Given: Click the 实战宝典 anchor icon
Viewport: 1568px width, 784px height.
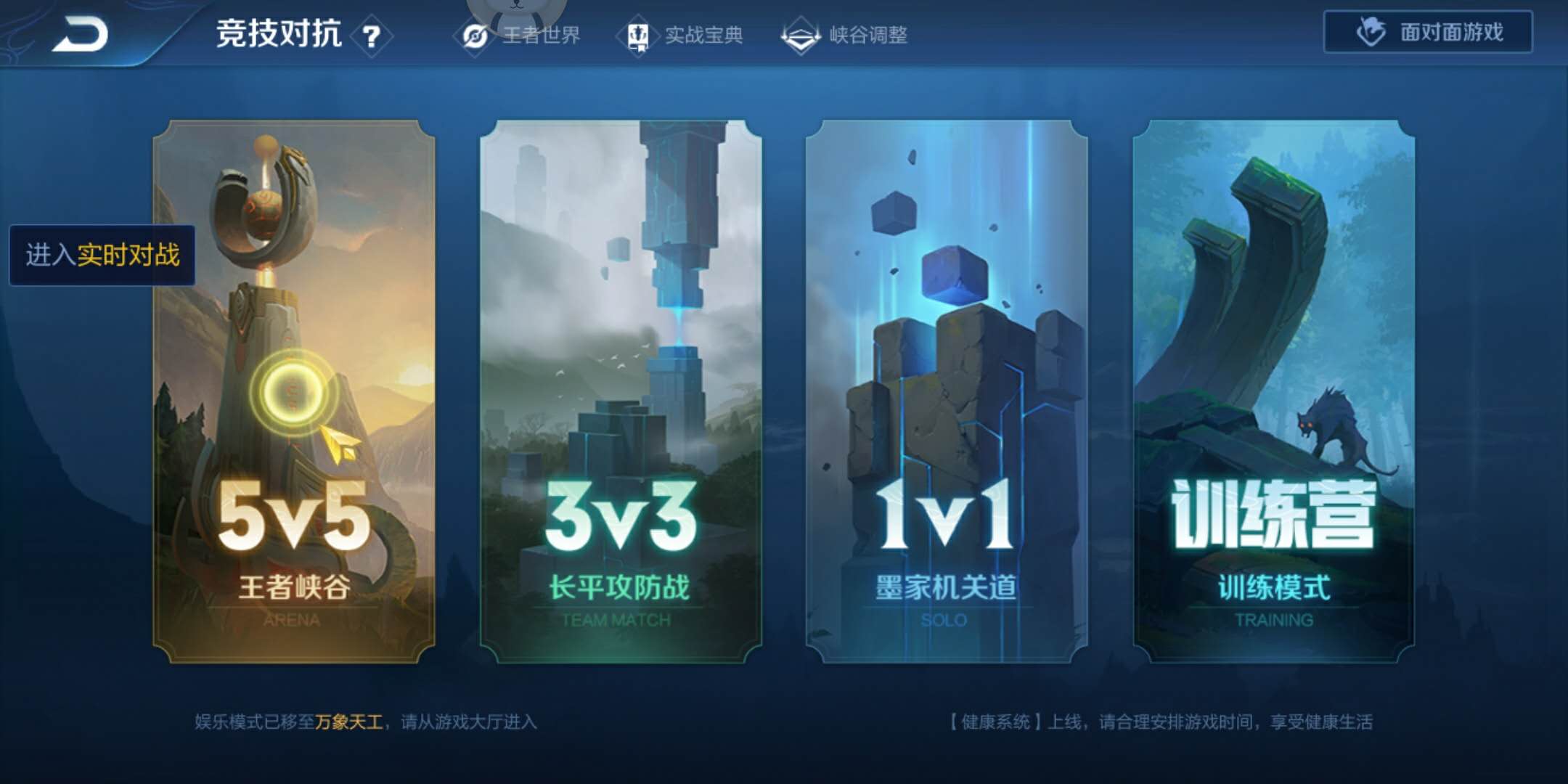Looking at the screenshot, I should click(x=637, y=34).
